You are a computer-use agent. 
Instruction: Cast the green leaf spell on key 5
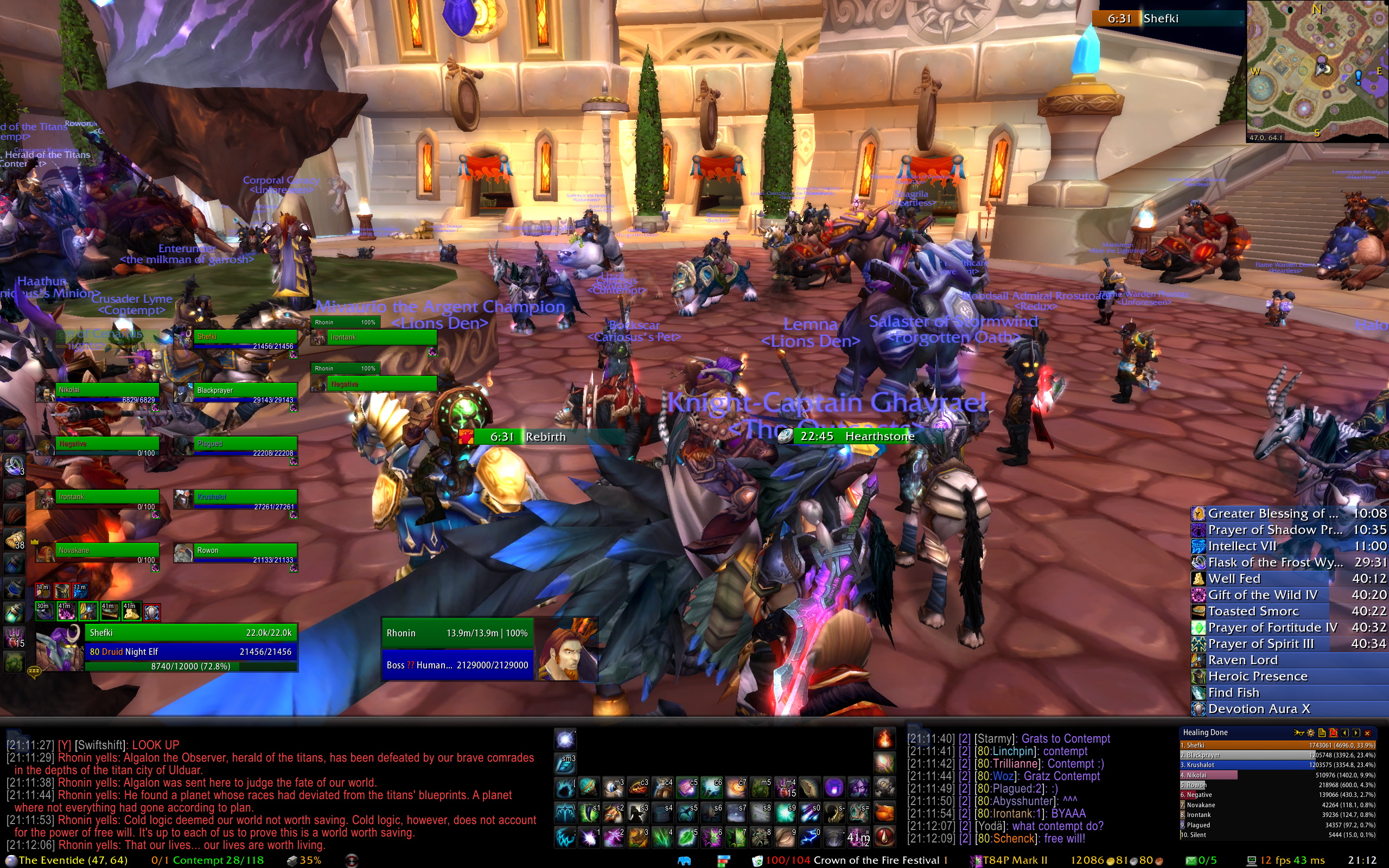686,837
